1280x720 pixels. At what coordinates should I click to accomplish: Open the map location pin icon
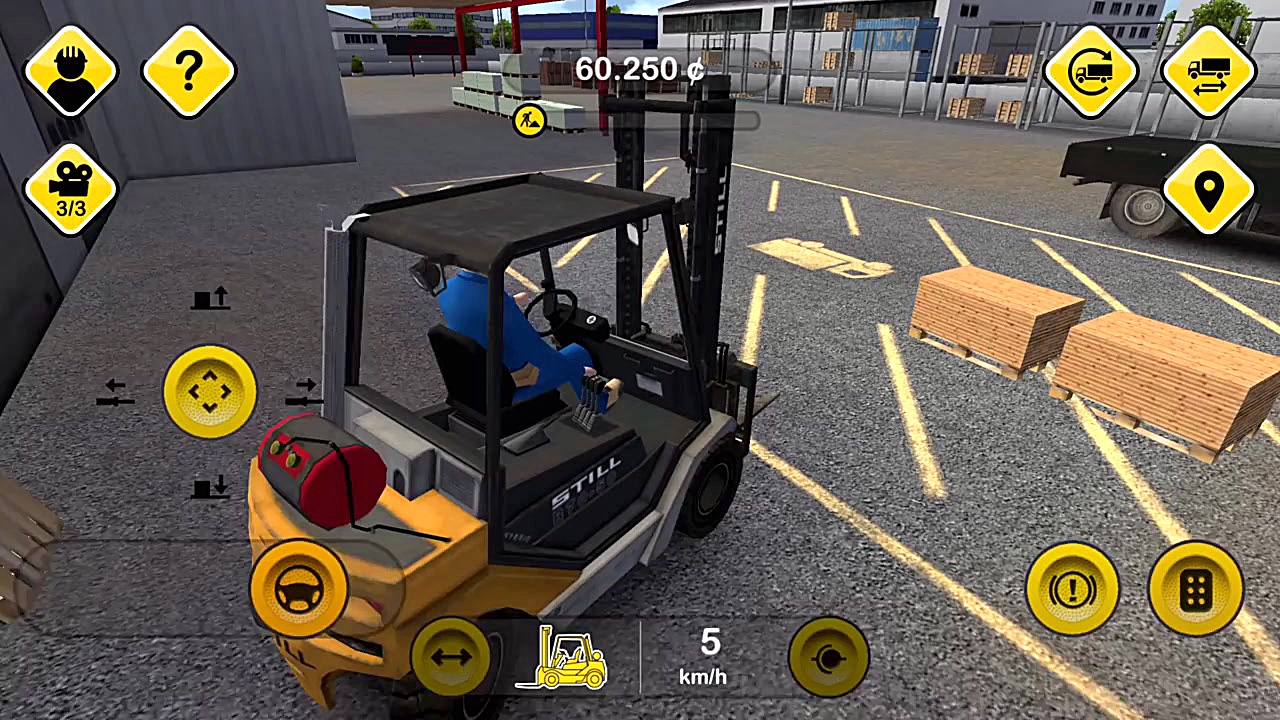pos(1208,188)
